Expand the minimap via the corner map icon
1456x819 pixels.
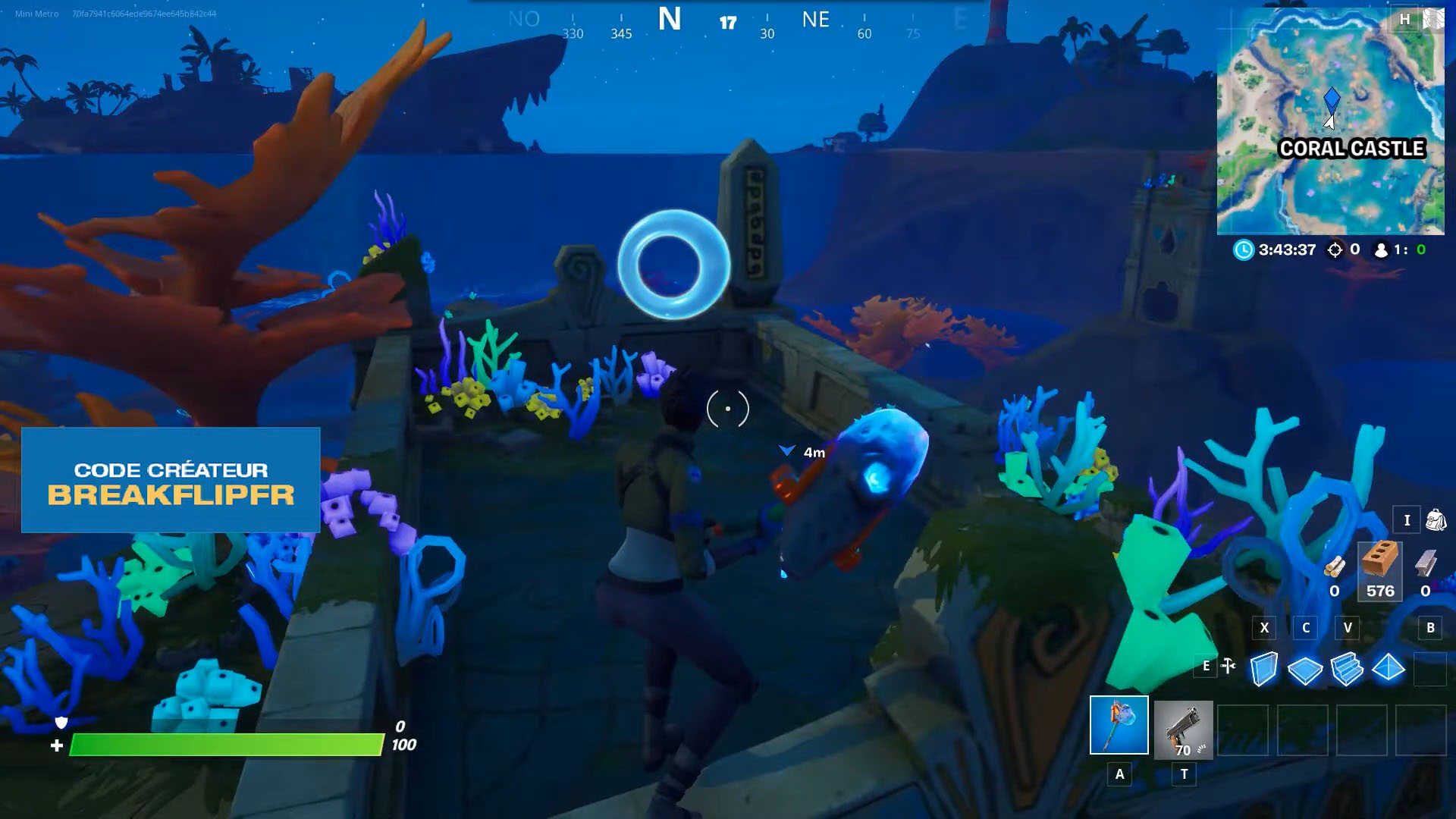(x=1433, y=17)
